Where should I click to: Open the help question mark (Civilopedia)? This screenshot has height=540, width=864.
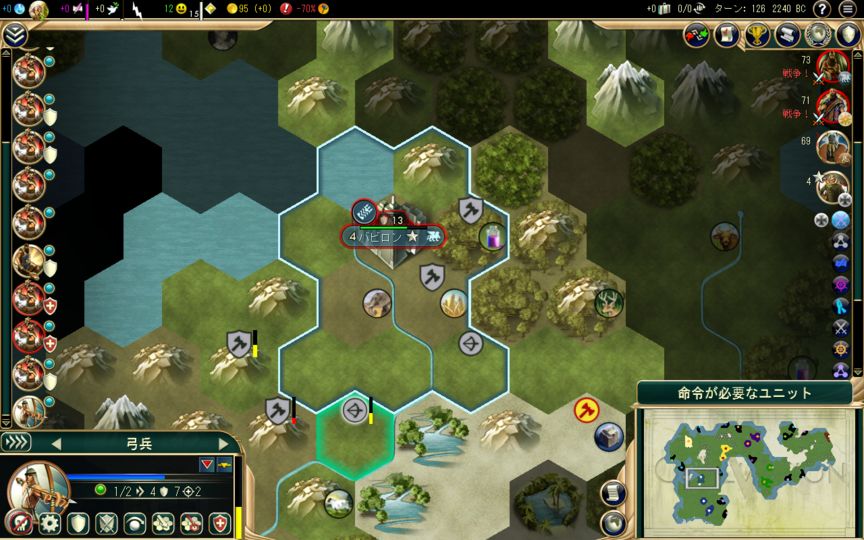tap(822, 9)
